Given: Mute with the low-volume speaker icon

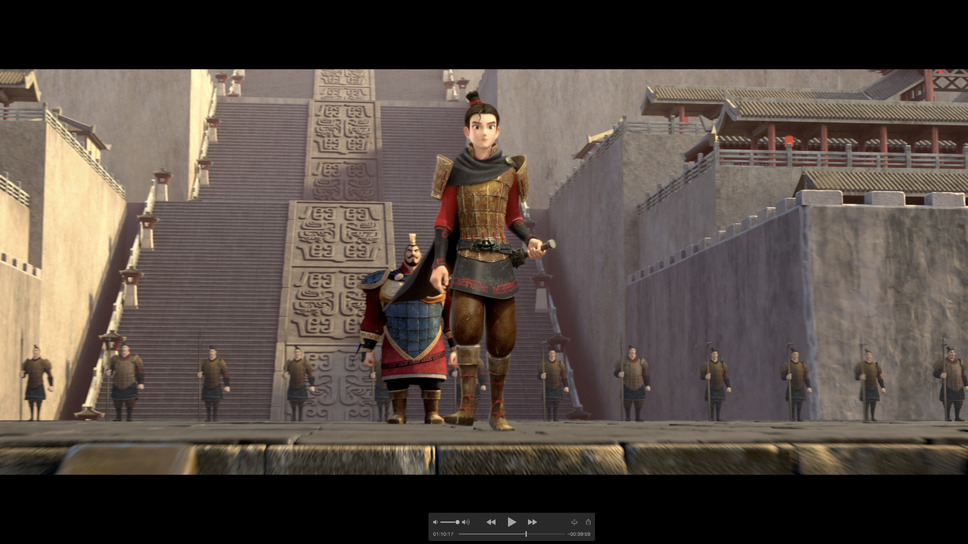Looking at the screenshot, I should [x=435, y=522].
